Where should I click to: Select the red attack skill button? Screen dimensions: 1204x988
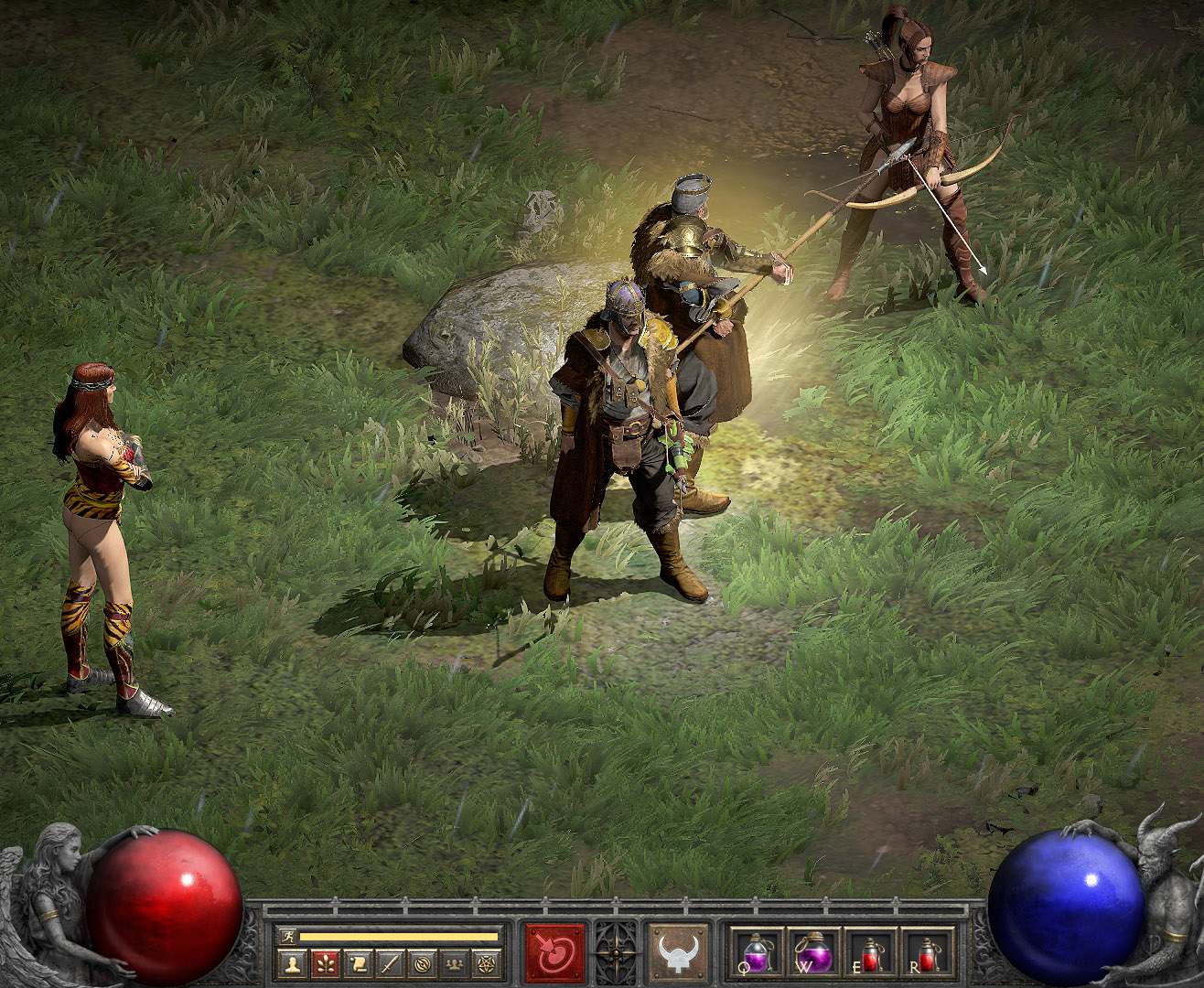554,953
